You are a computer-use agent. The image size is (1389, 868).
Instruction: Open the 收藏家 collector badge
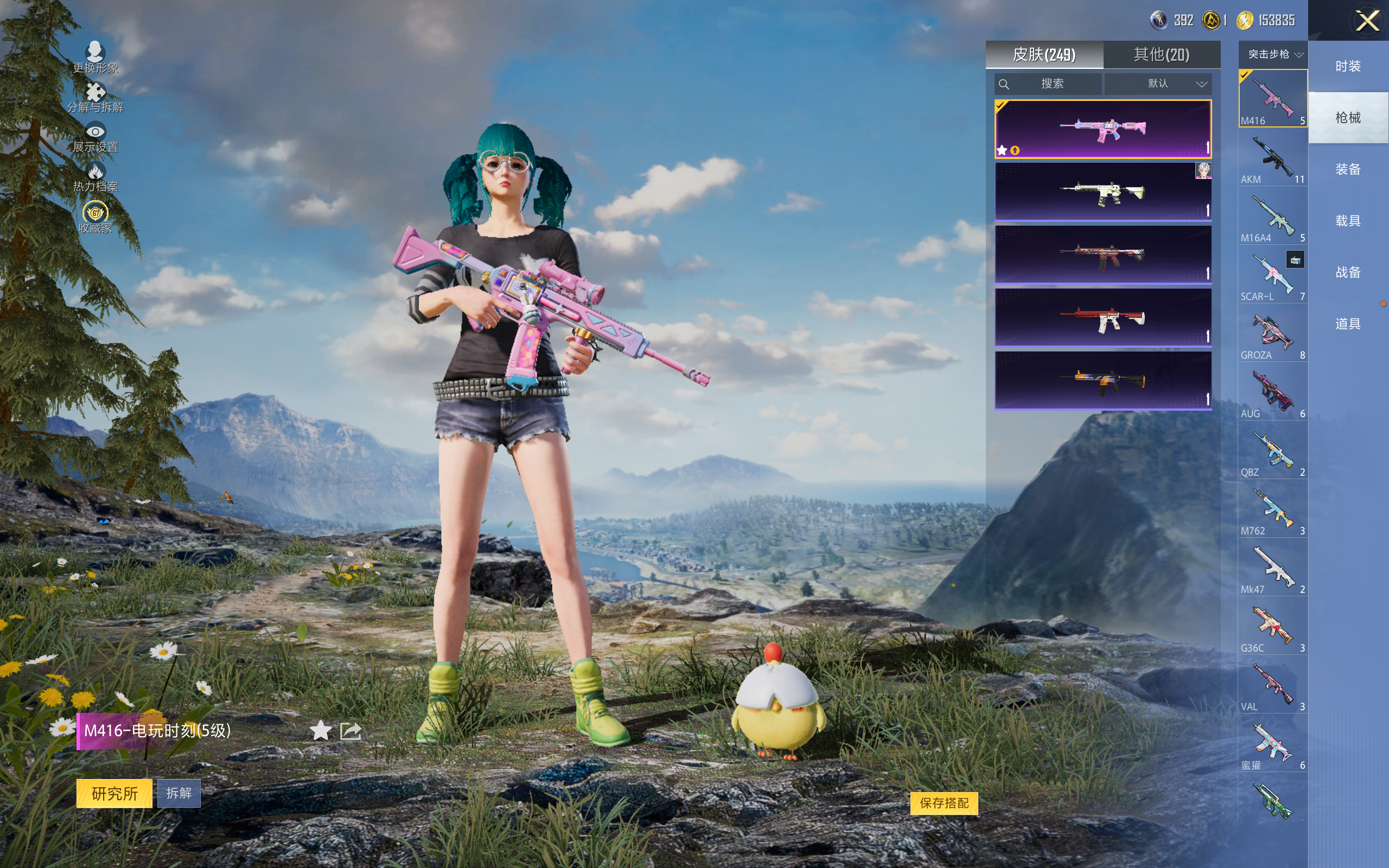(95, 217)
